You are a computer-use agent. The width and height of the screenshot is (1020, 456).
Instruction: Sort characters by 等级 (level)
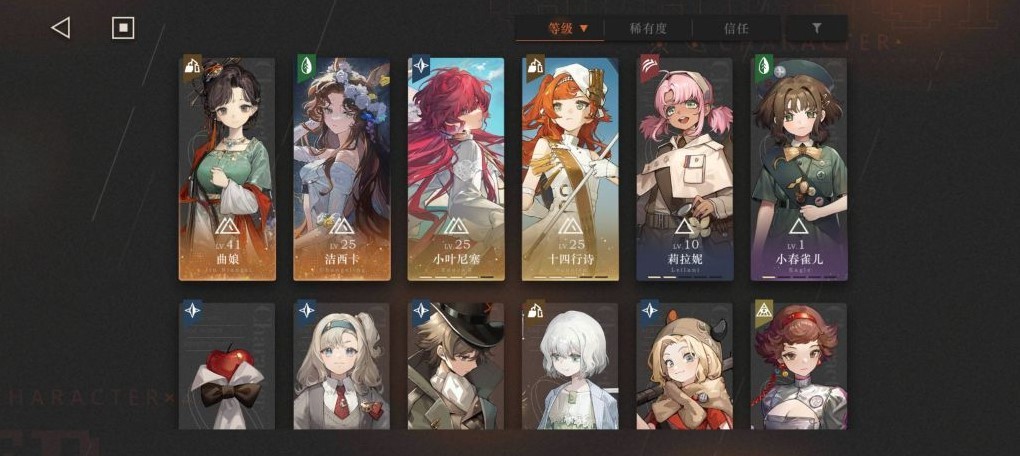(566, 28)
